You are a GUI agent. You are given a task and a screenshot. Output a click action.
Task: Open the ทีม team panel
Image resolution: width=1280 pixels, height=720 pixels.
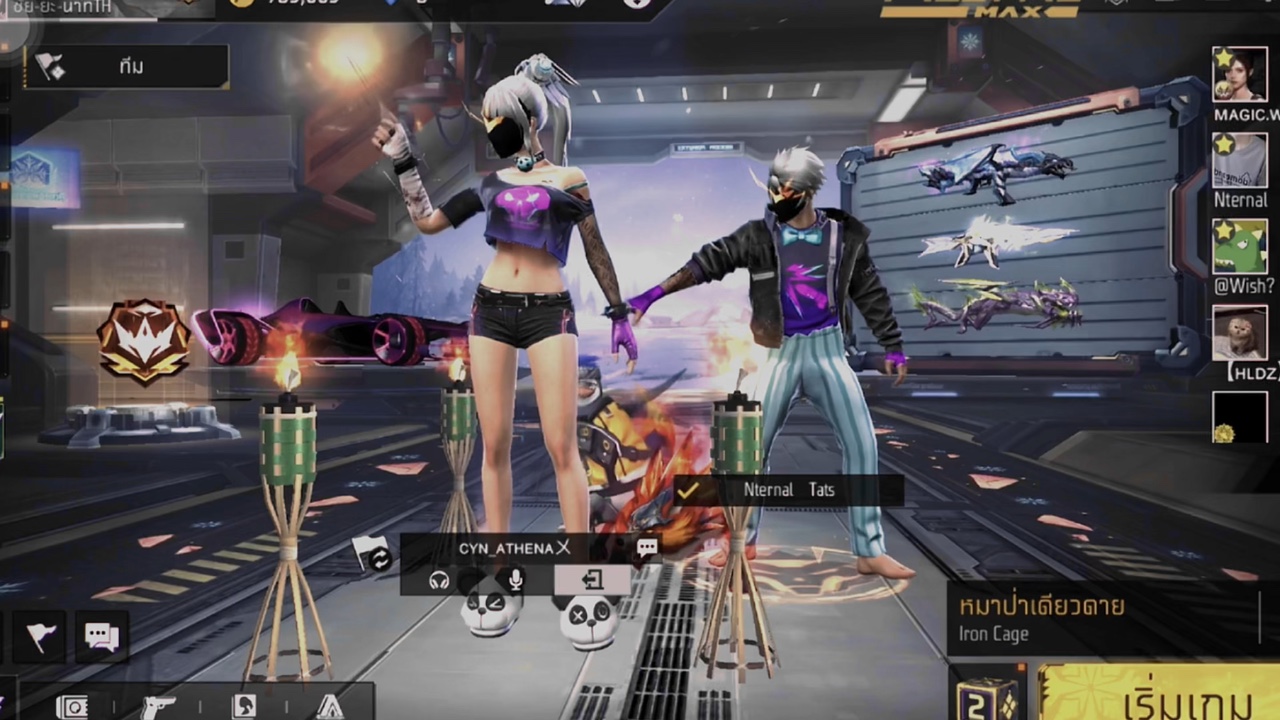coord(127,67)
